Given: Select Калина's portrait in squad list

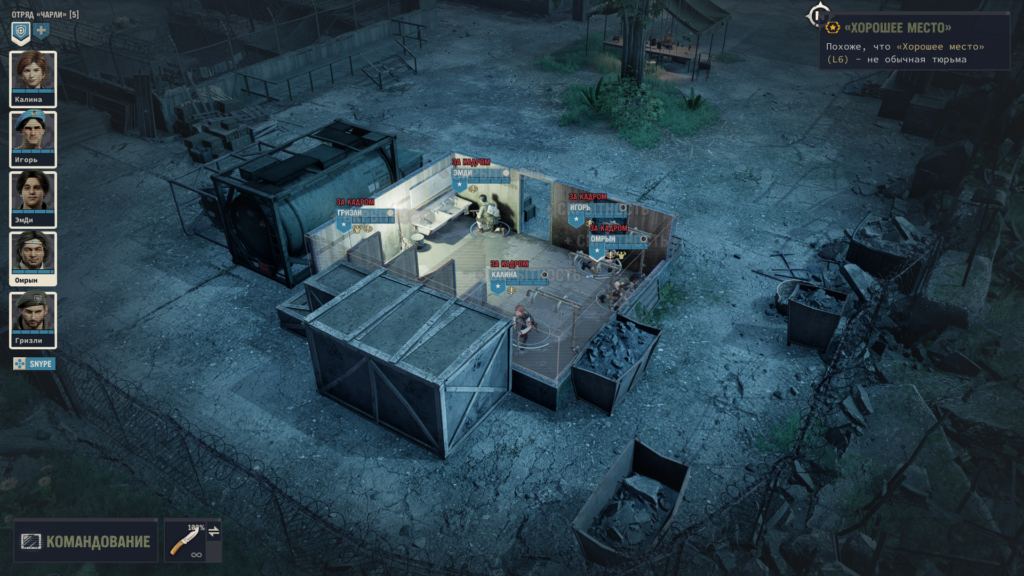Looking at the screenshot, I should coord(33,75).
